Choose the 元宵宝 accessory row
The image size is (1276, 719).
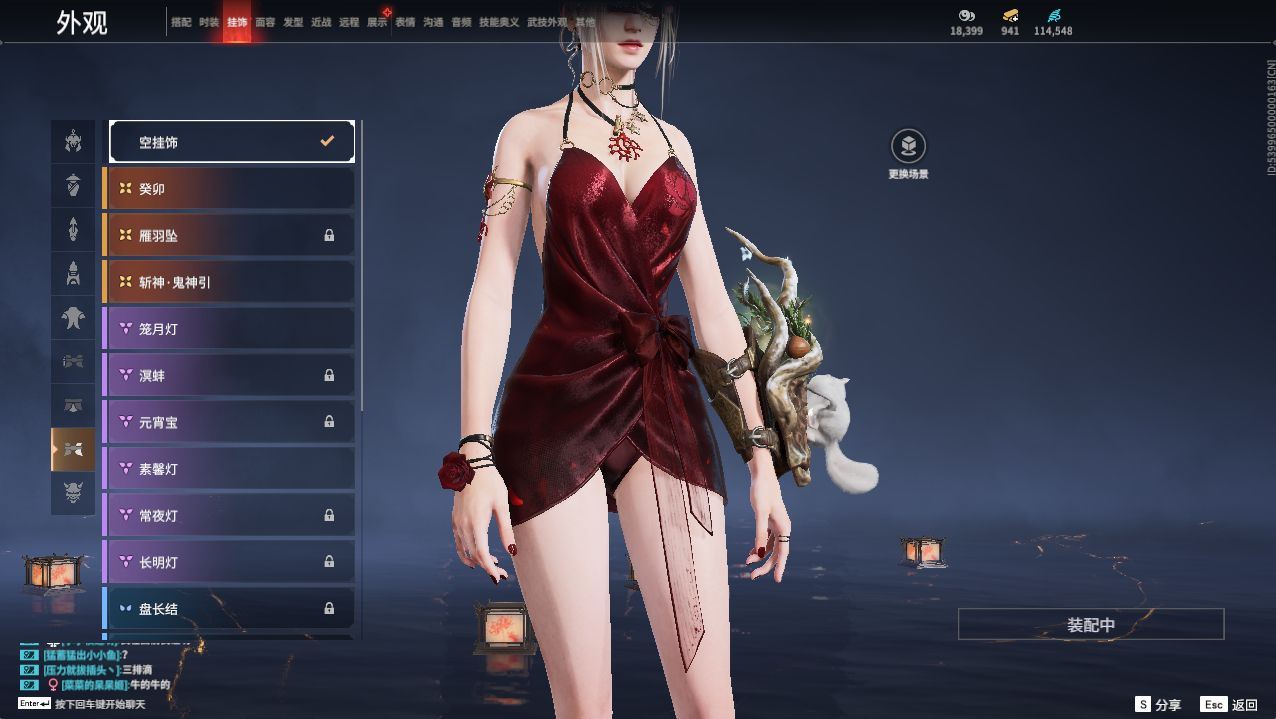pos(230,422)
